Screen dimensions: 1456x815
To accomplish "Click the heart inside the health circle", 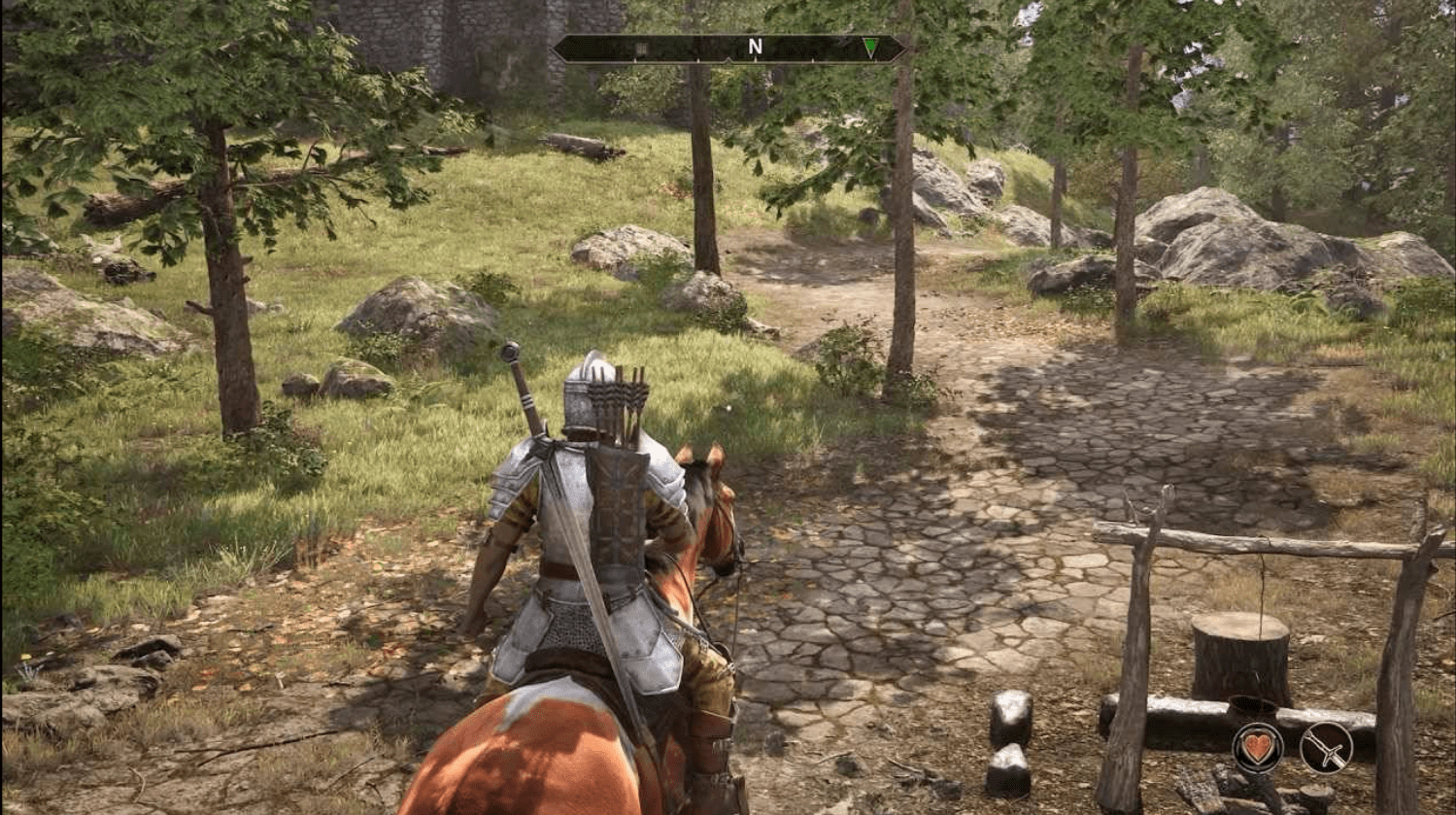I will tap(1258, 748).
